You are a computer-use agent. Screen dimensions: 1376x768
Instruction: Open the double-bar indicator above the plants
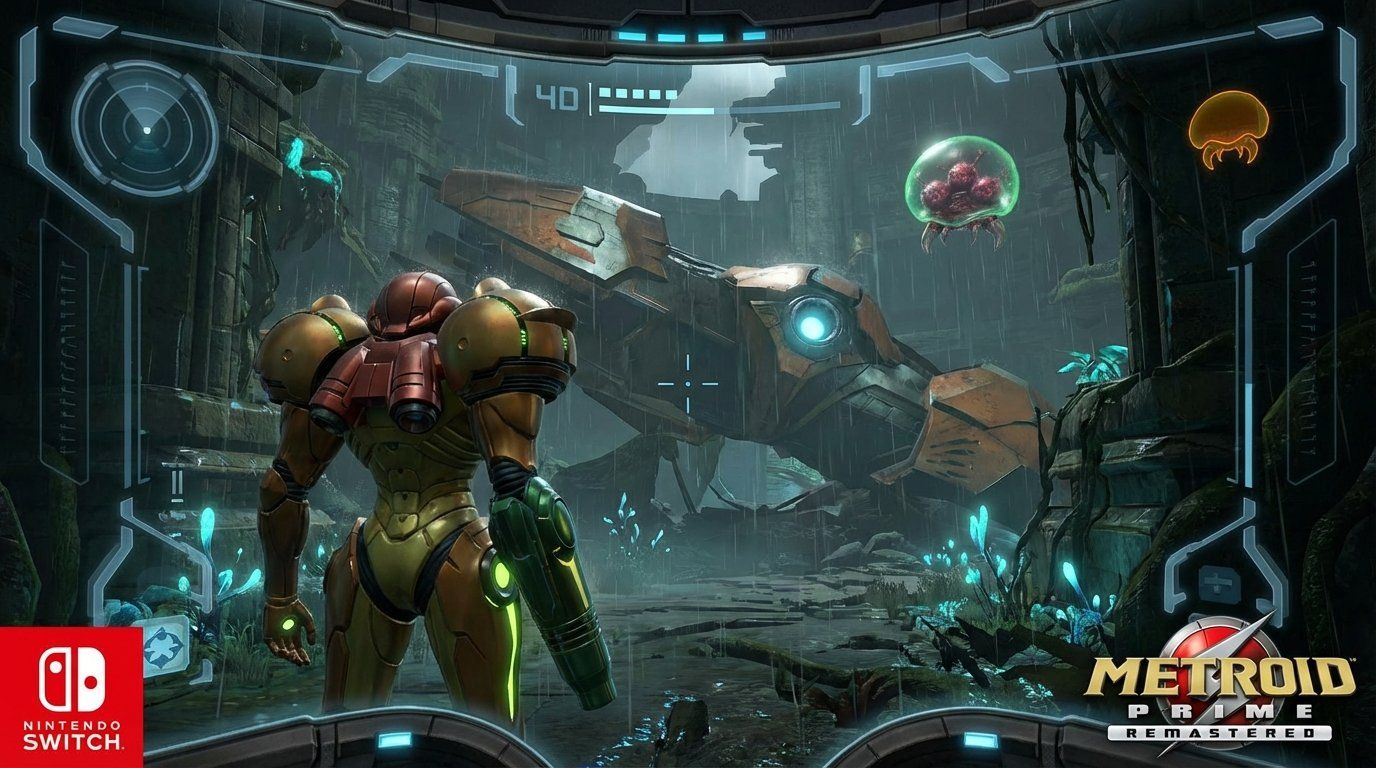tap(178, 484)
